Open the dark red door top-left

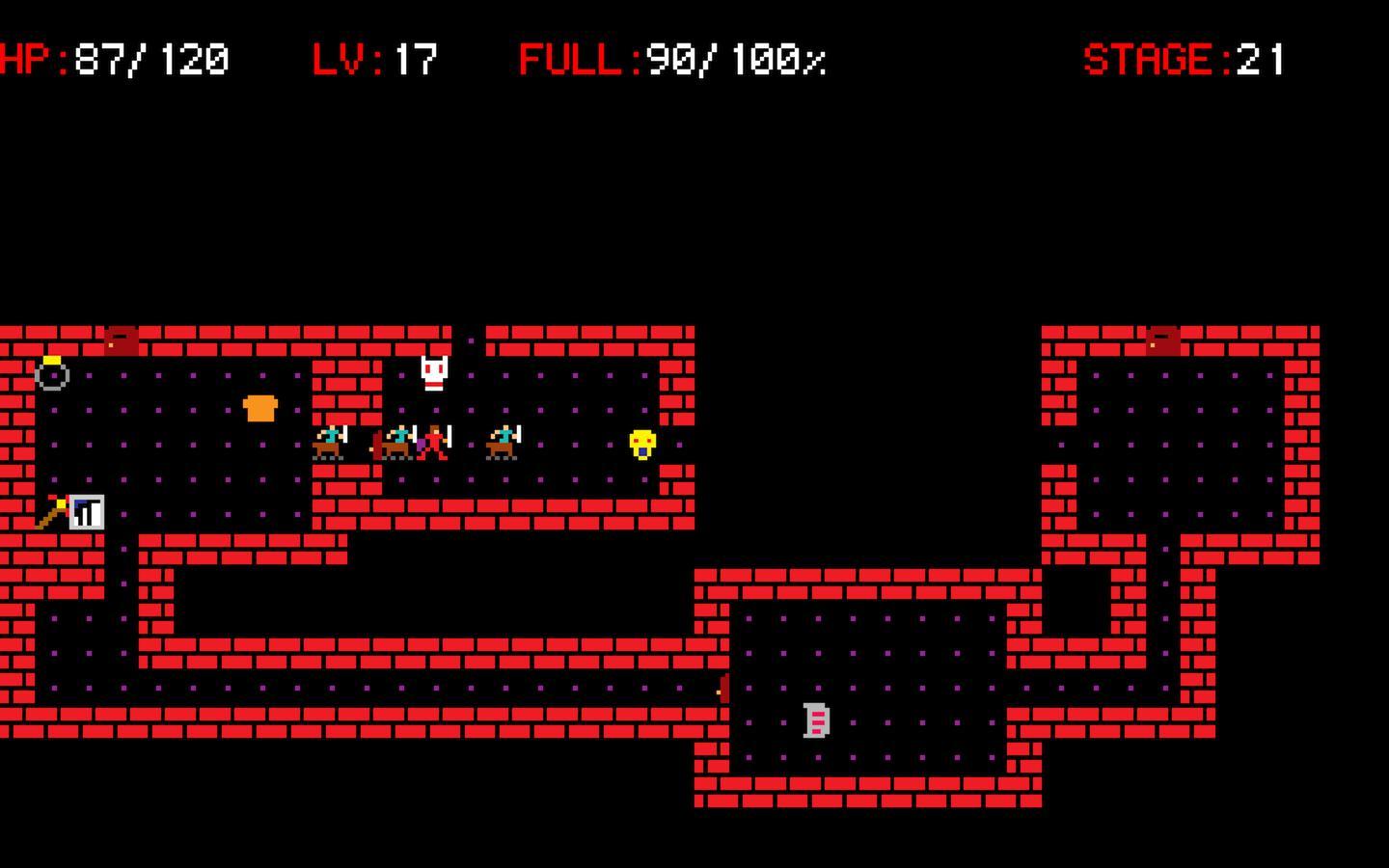120,339
